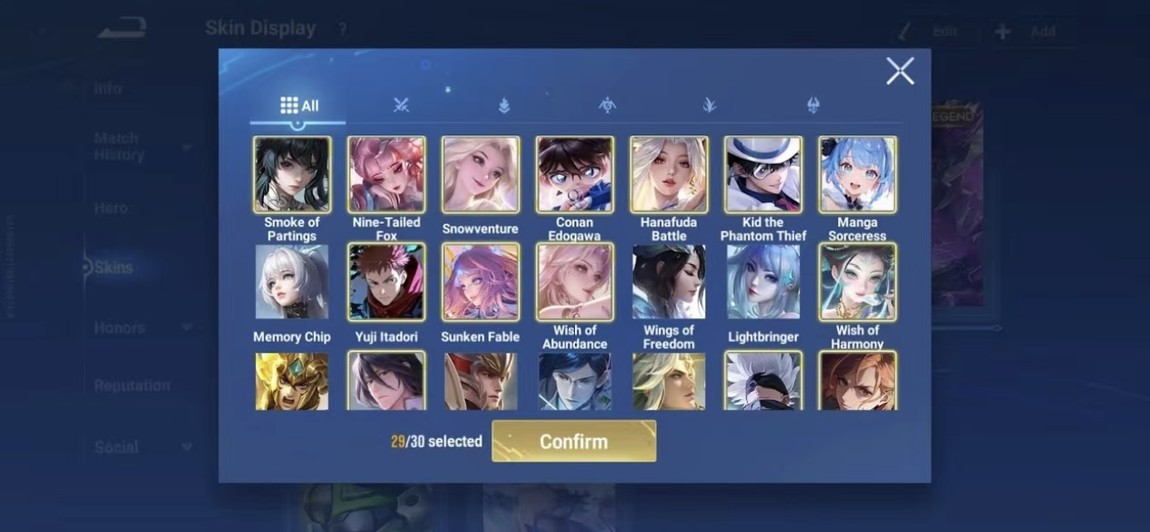Select Kid the Phantom Thief skin
The image size is (1150, 532).
[763, 175]
